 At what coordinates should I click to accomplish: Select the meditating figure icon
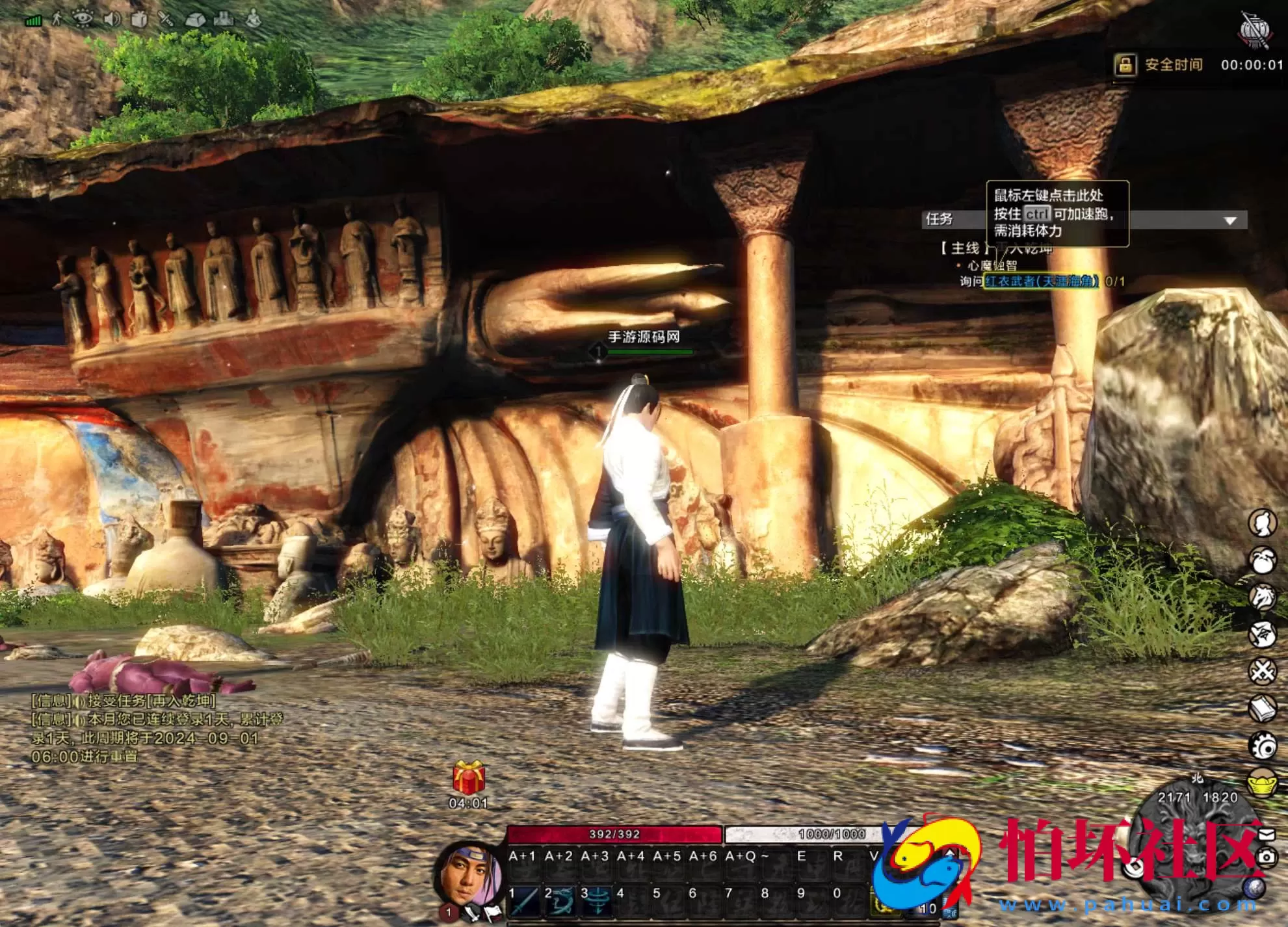tap(254, 19)
